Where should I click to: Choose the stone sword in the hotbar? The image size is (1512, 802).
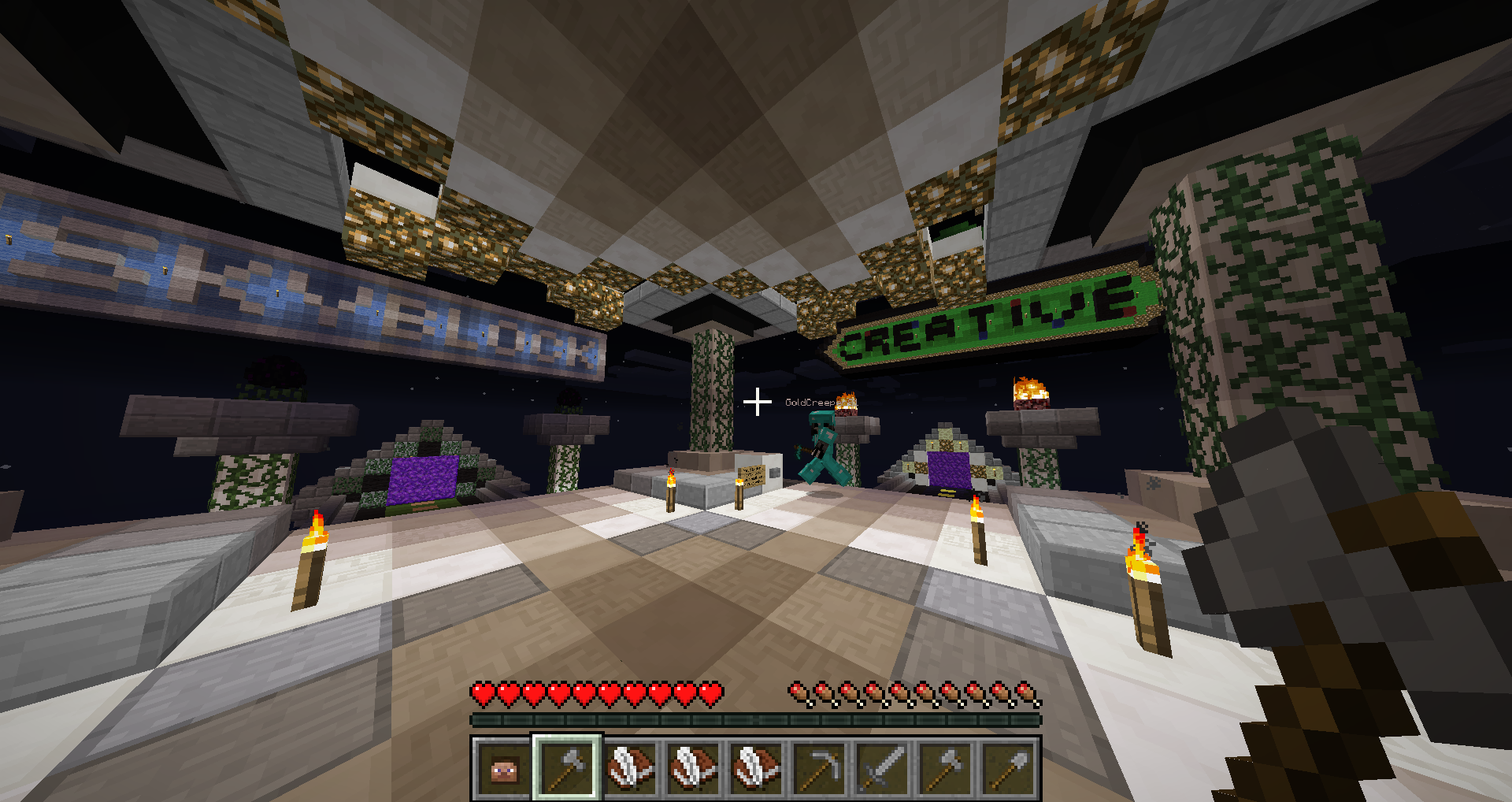pyautogui.click(x=882, y=767)
